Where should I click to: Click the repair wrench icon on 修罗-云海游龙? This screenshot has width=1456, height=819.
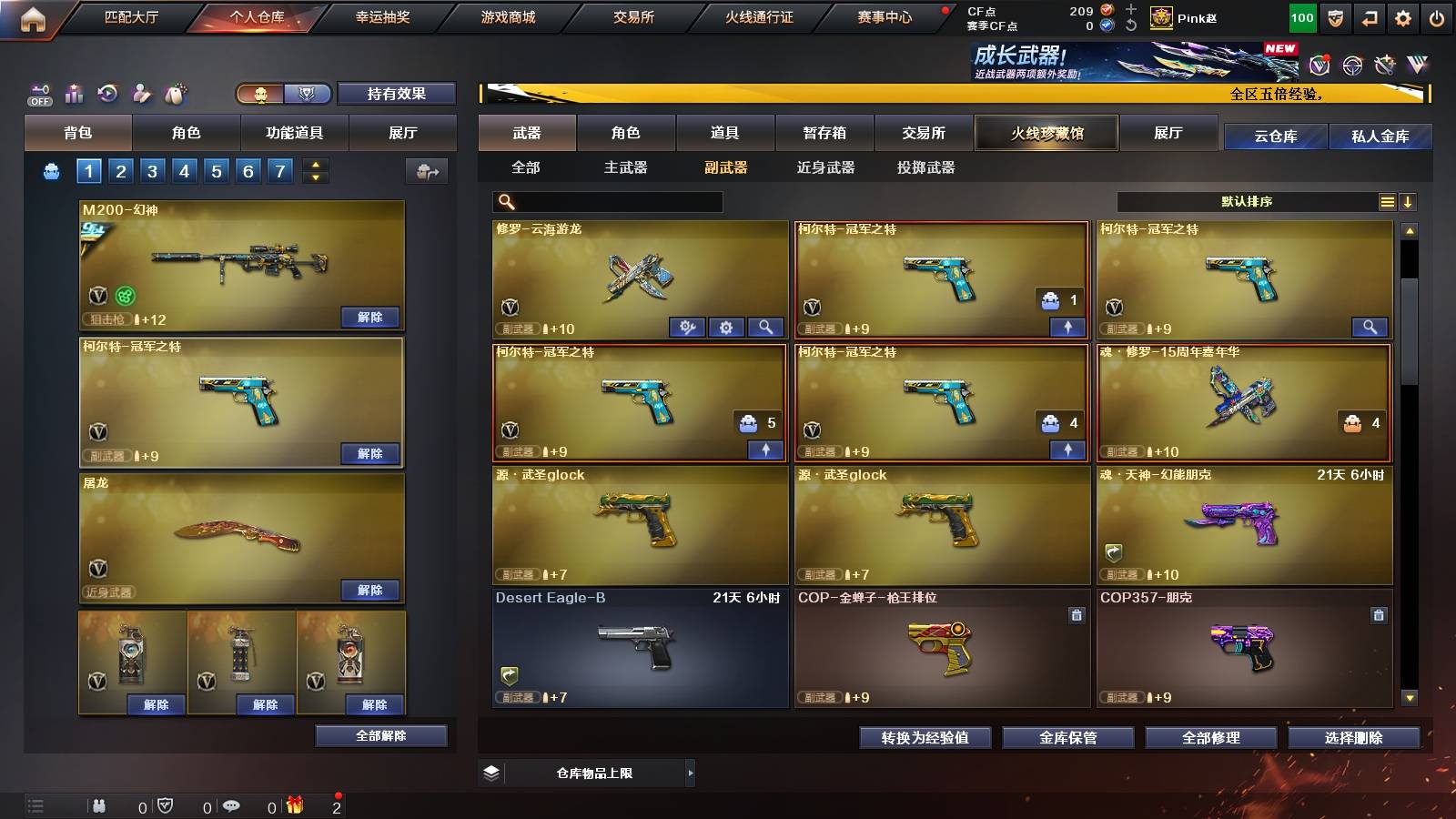pyautogui.click(x=689, y=328)
